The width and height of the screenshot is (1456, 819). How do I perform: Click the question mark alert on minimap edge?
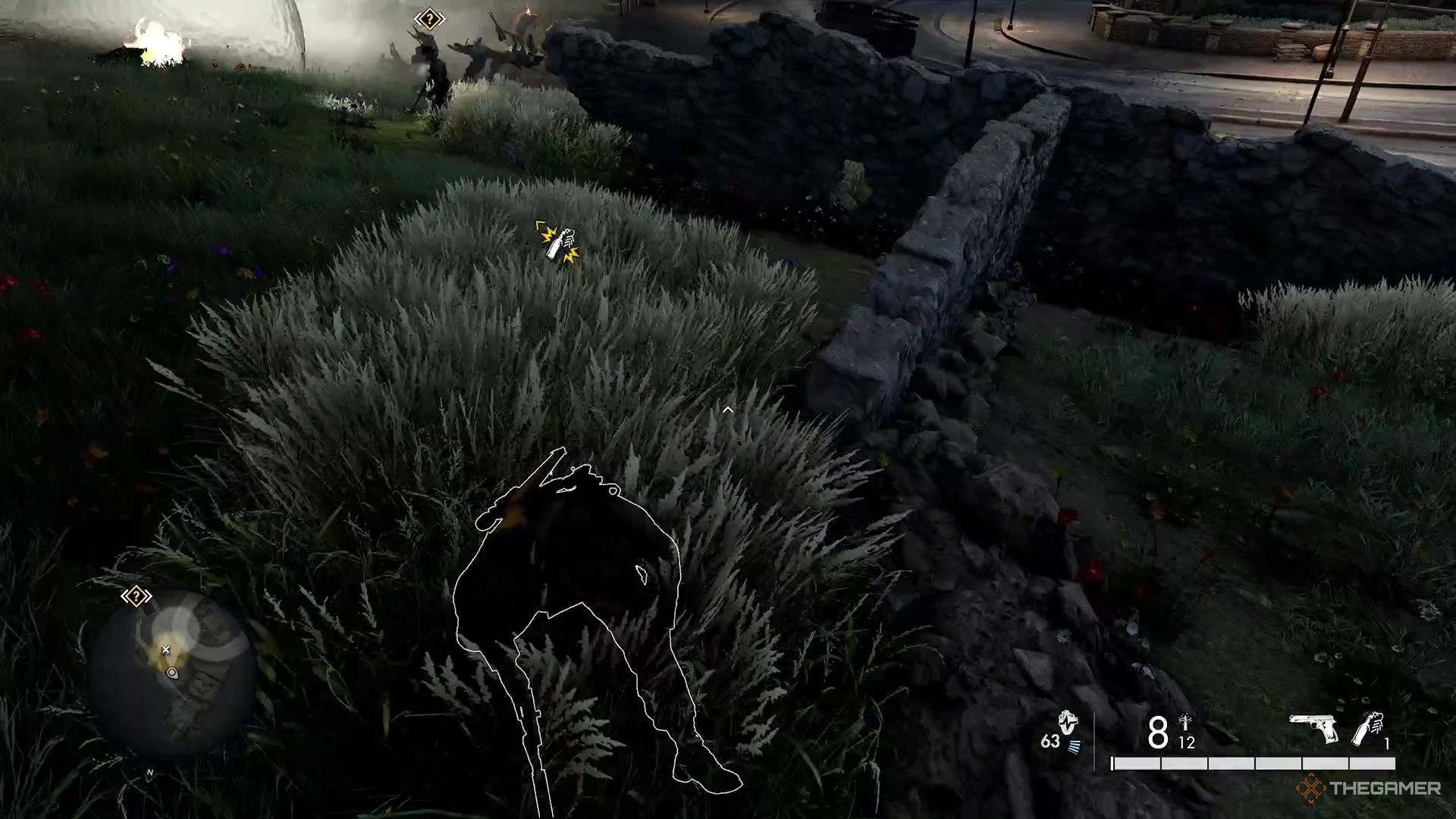[136, 597]
